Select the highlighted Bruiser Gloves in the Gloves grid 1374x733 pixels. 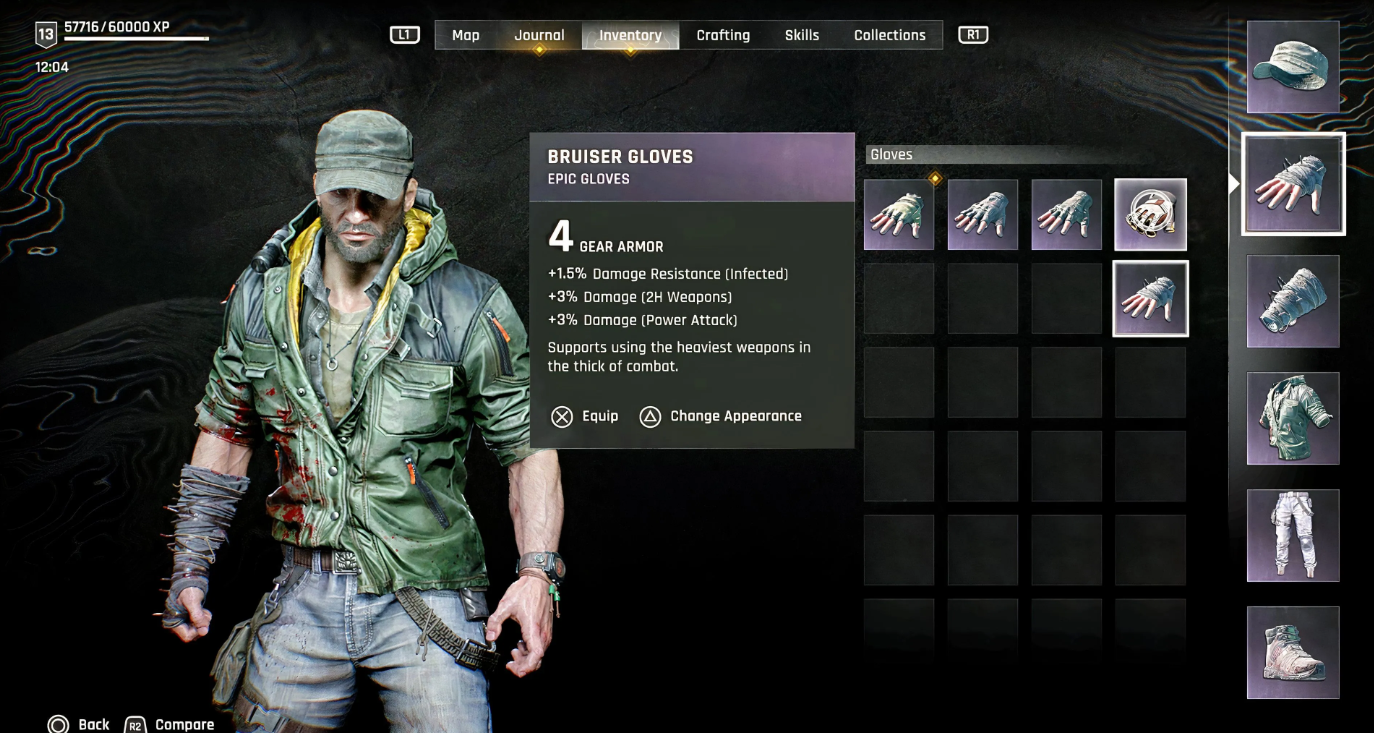pos(1150,299)
